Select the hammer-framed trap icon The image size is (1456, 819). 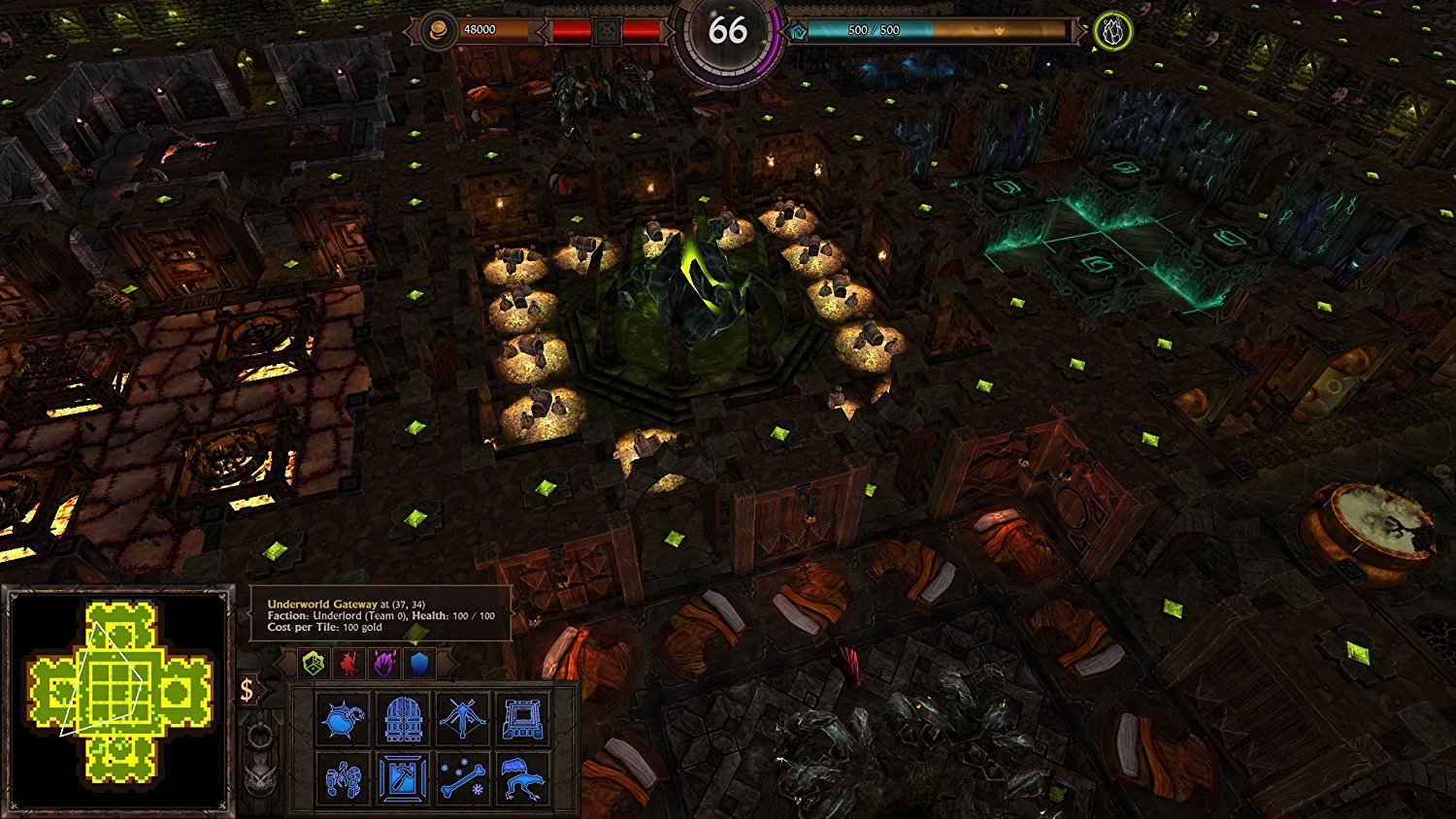click(x=402, y=778)
